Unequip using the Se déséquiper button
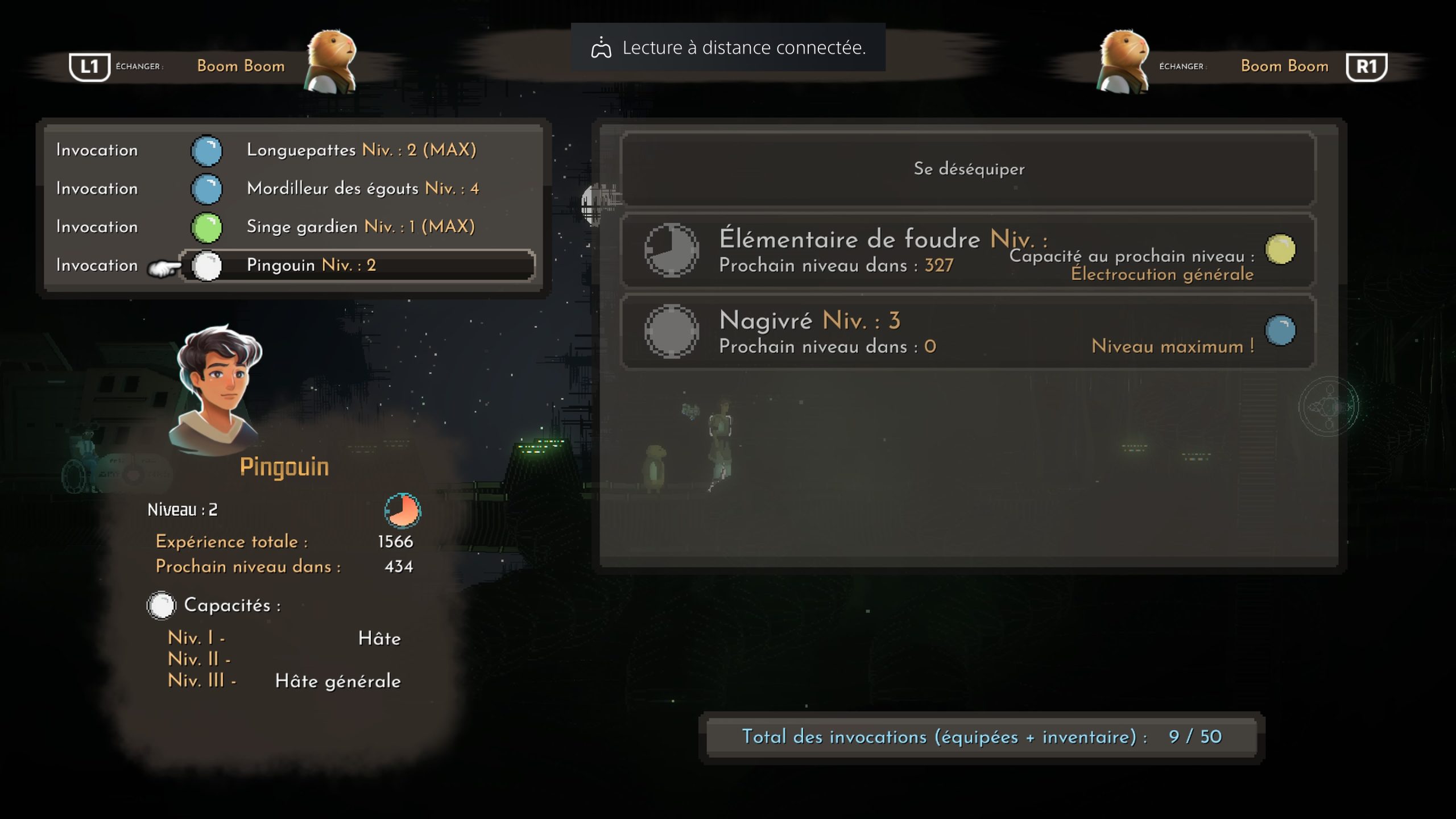The image size is (1456, 819). [x=968, y=169]
